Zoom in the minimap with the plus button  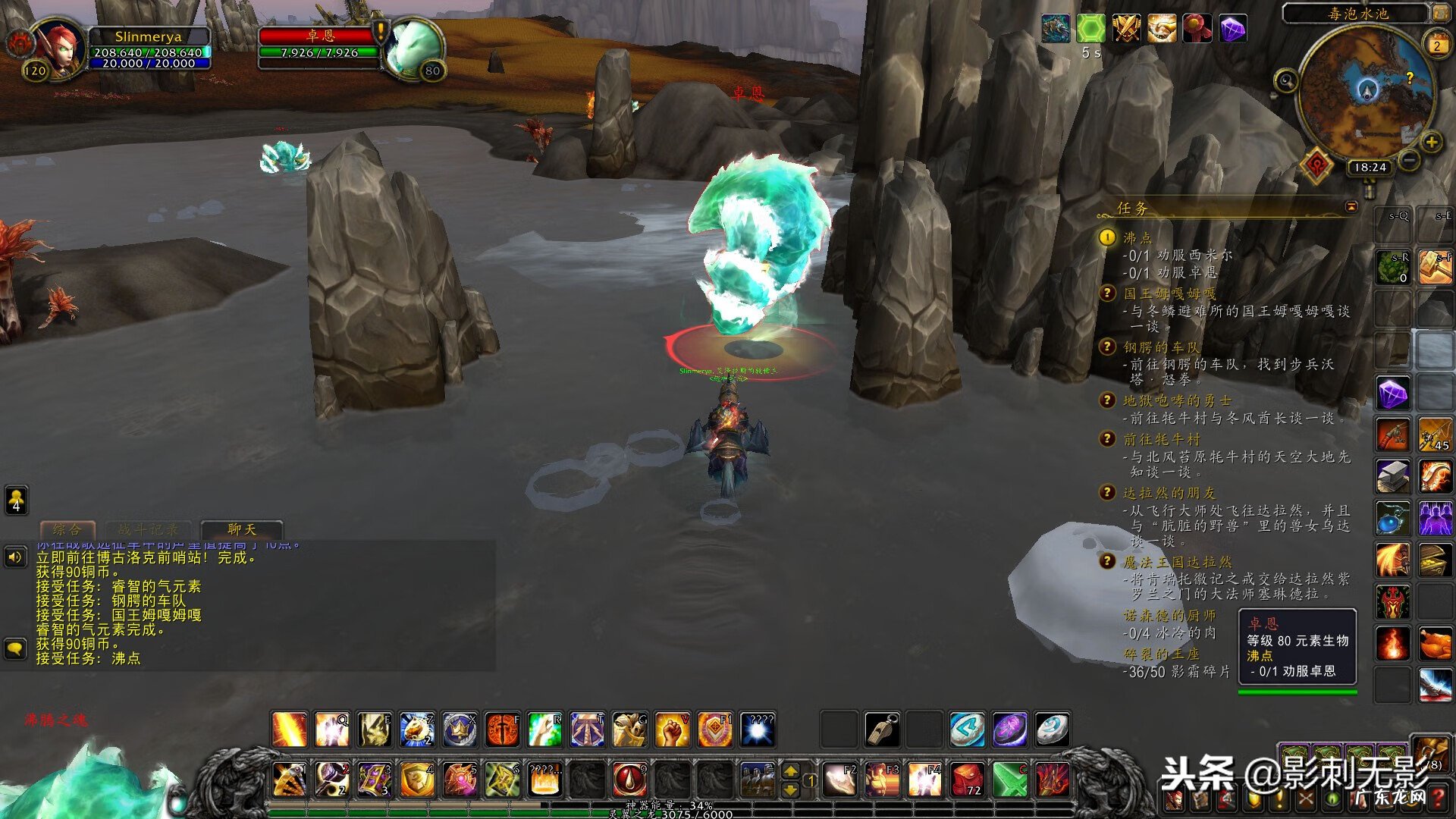point(1431,142)
